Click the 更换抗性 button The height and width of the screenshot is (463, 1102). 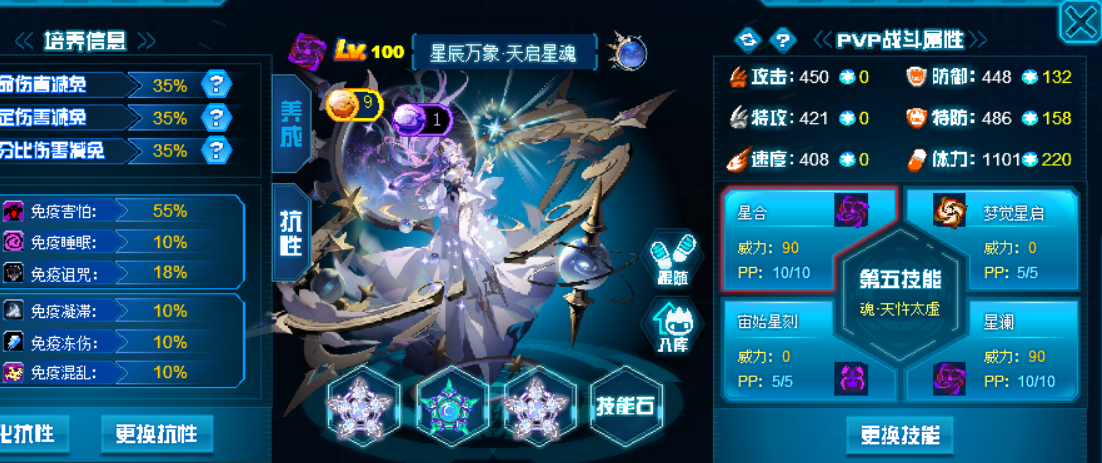click(x=156, y=434)
